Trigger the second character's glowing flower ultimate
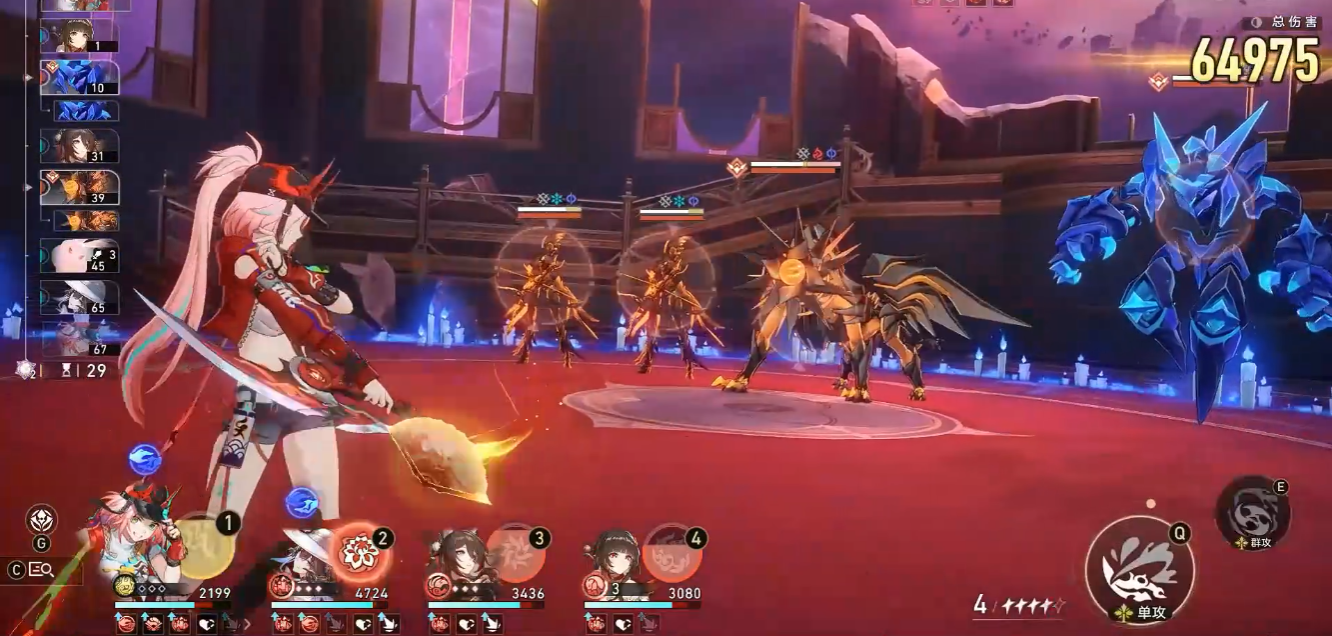 tap(358, 551)
